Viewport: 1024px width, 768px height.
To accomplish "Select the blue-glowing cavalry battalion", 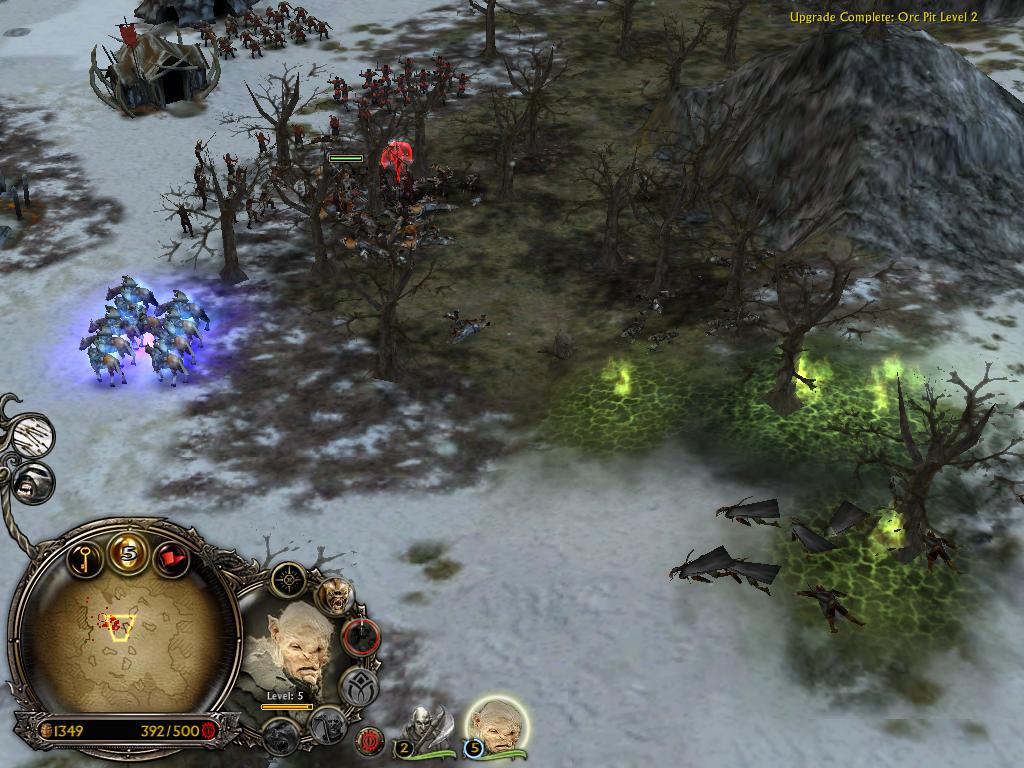I will (146, 331).
